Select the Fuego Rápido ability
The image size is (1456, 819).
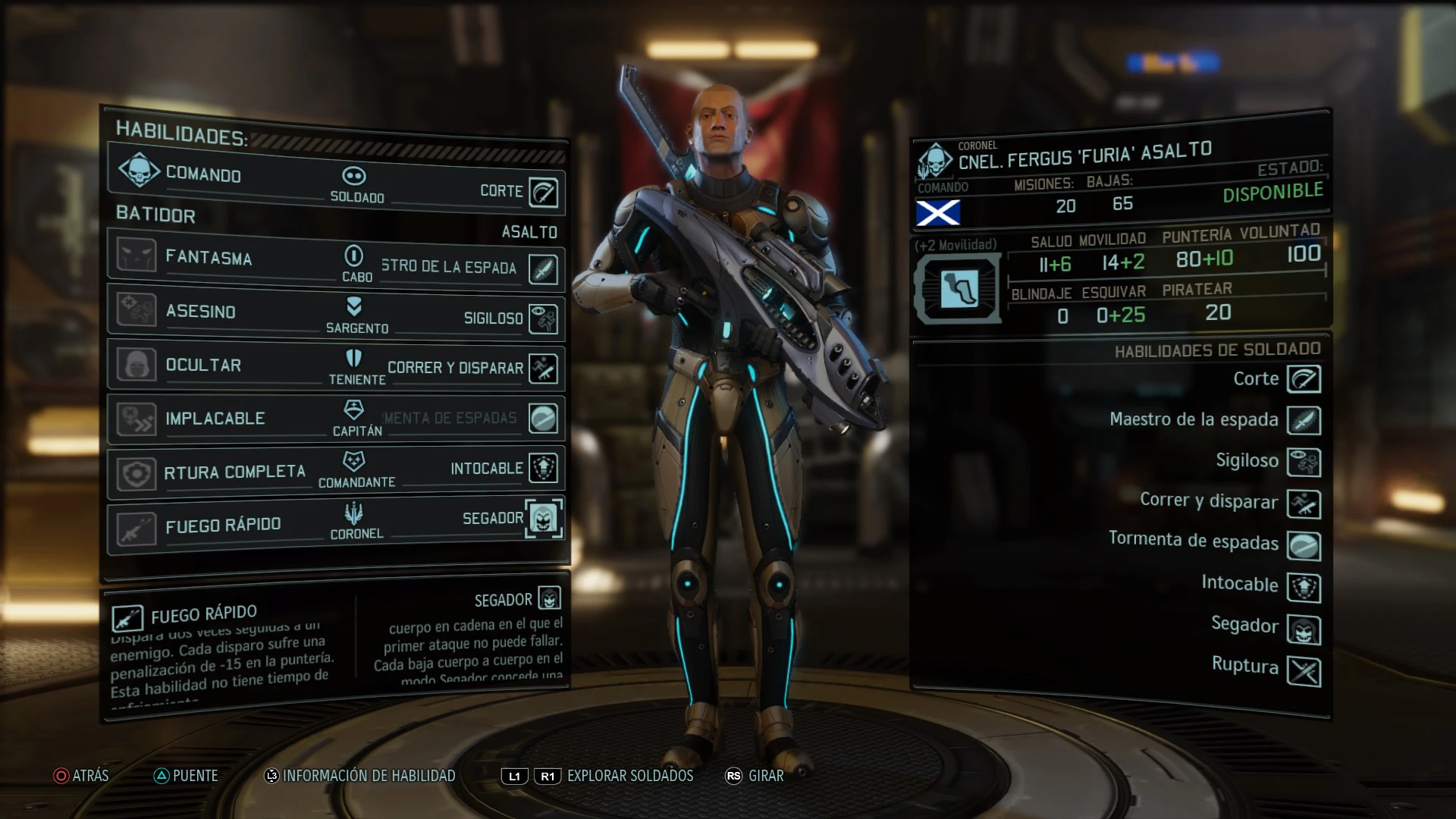point(223,526)
